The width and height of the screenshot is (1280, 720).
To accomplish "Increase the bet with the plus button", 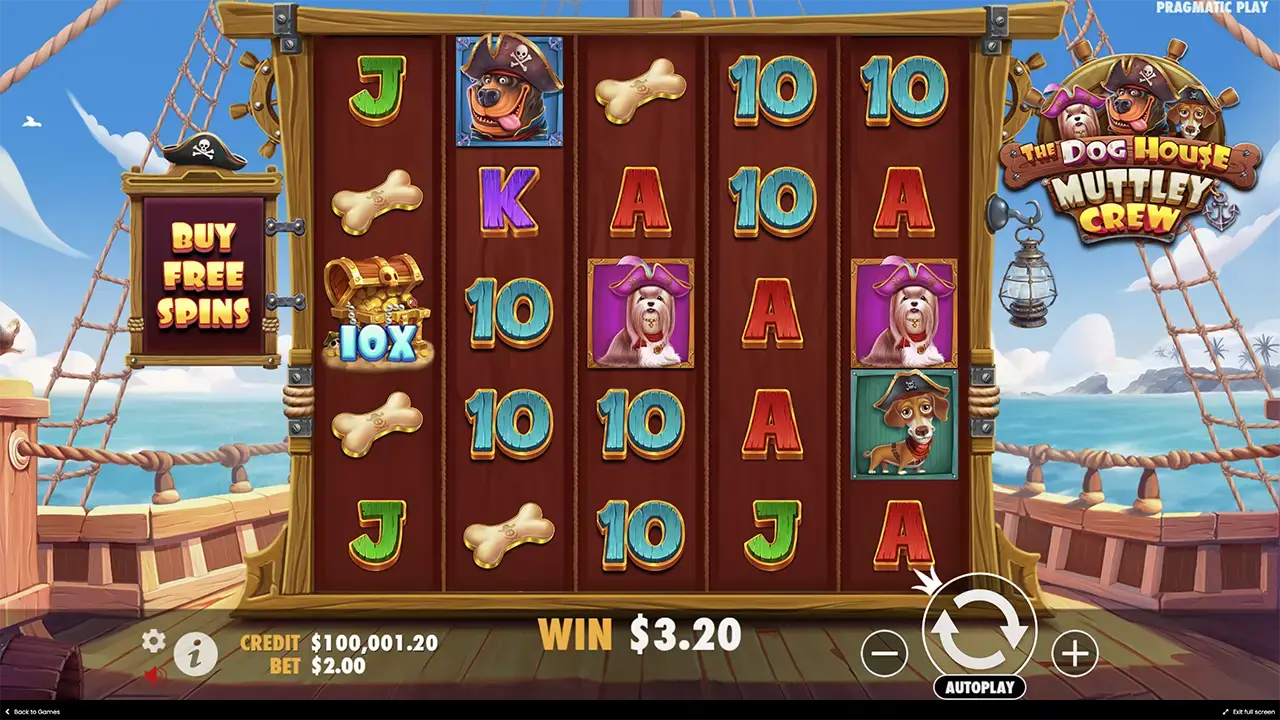I will [x=1074, y=653].
